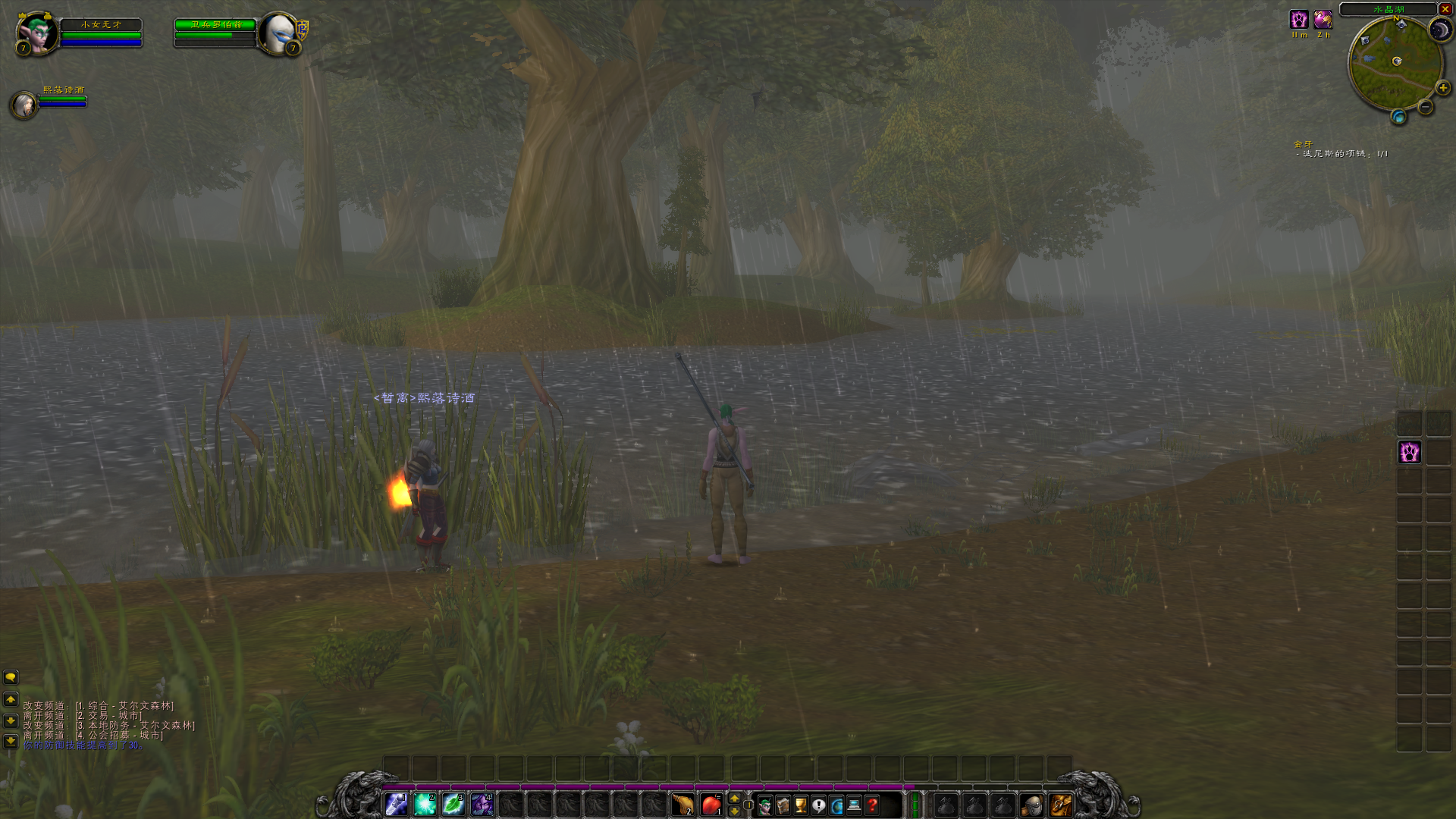
Task: Cast the green starburst spell in slot 2
Action: 425,805
